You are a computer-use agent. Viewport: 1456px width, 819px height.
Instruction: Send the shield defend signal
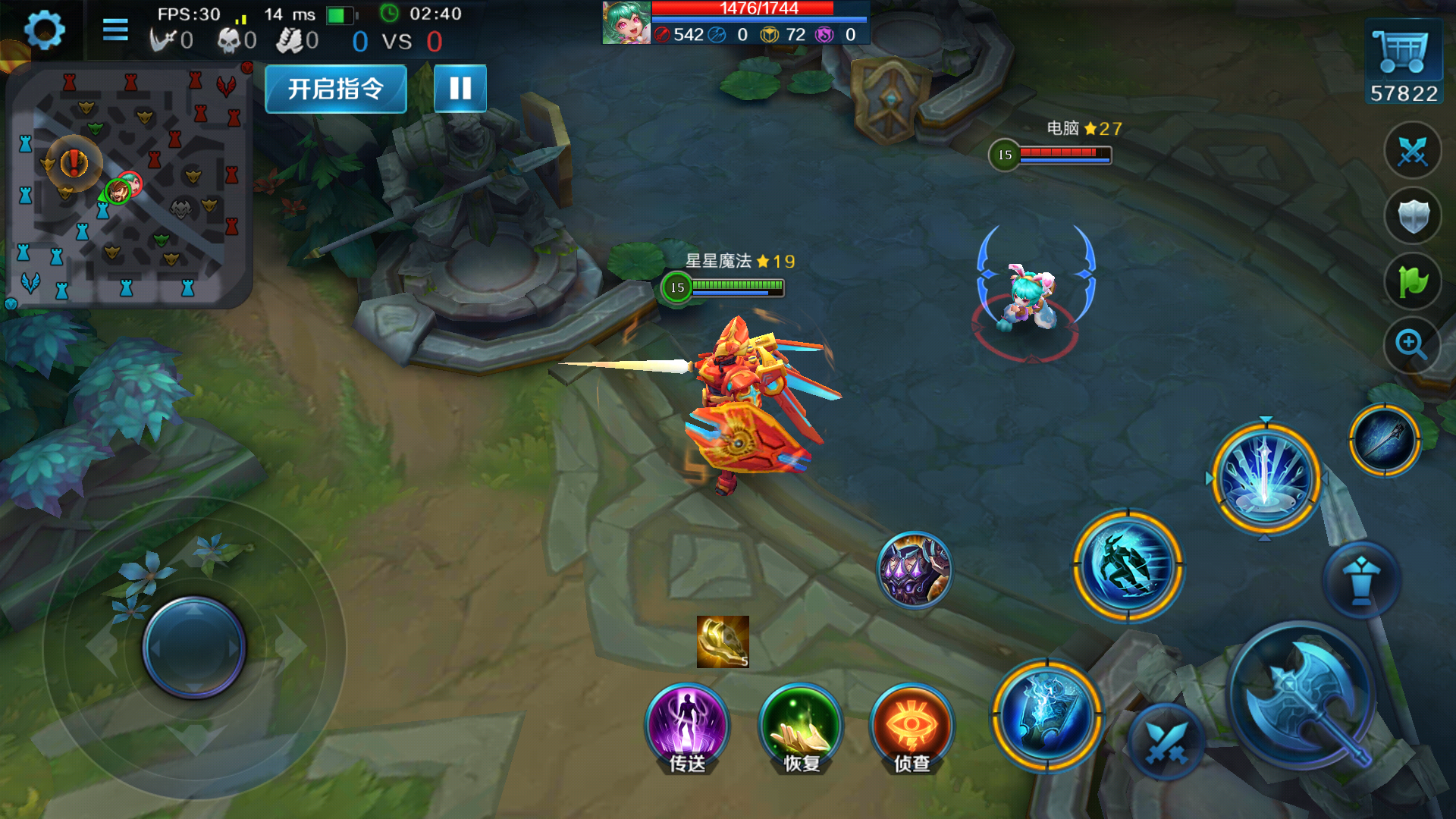click(x=1413, y=217)
